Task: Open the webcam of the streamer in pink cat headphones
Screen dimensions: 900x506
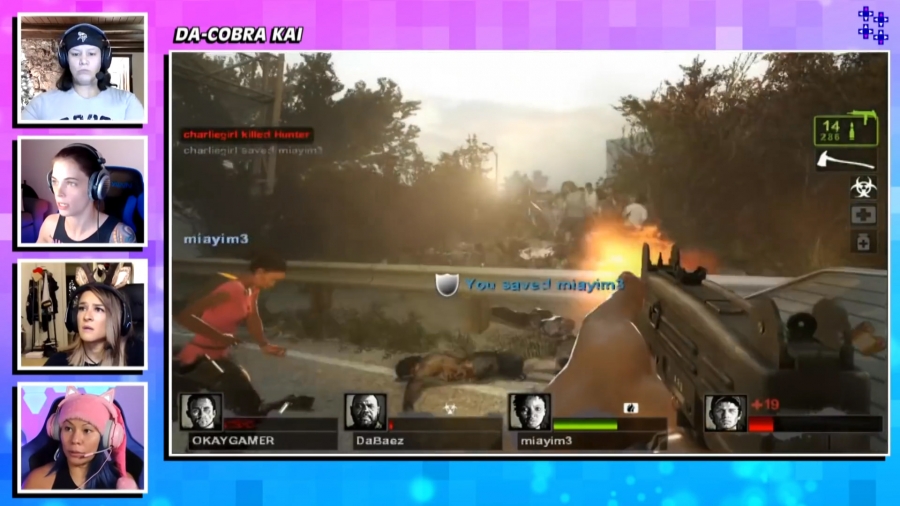Action: point(83,437)
